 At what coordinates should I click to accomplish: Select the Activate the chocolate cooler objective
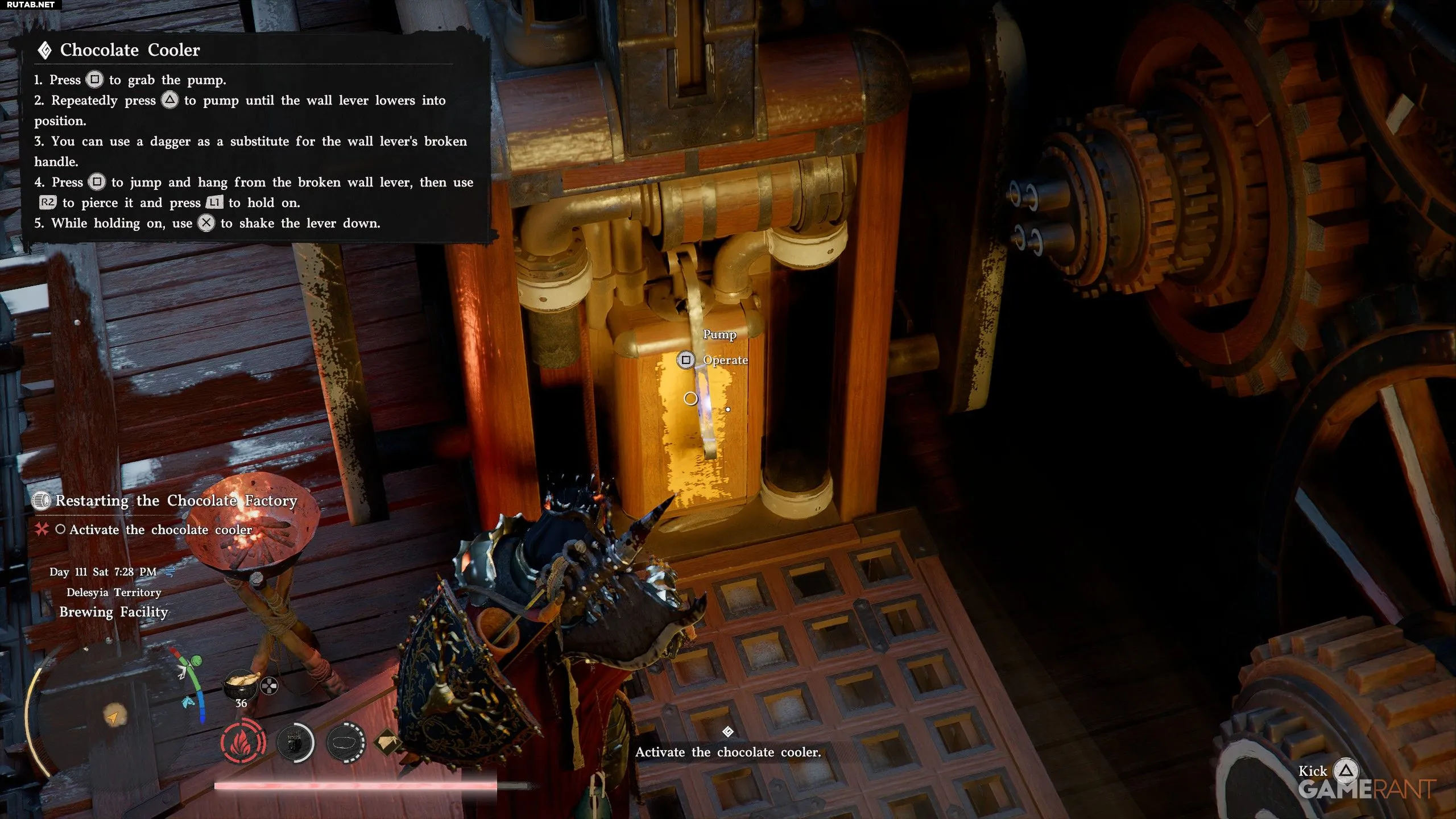160,530
